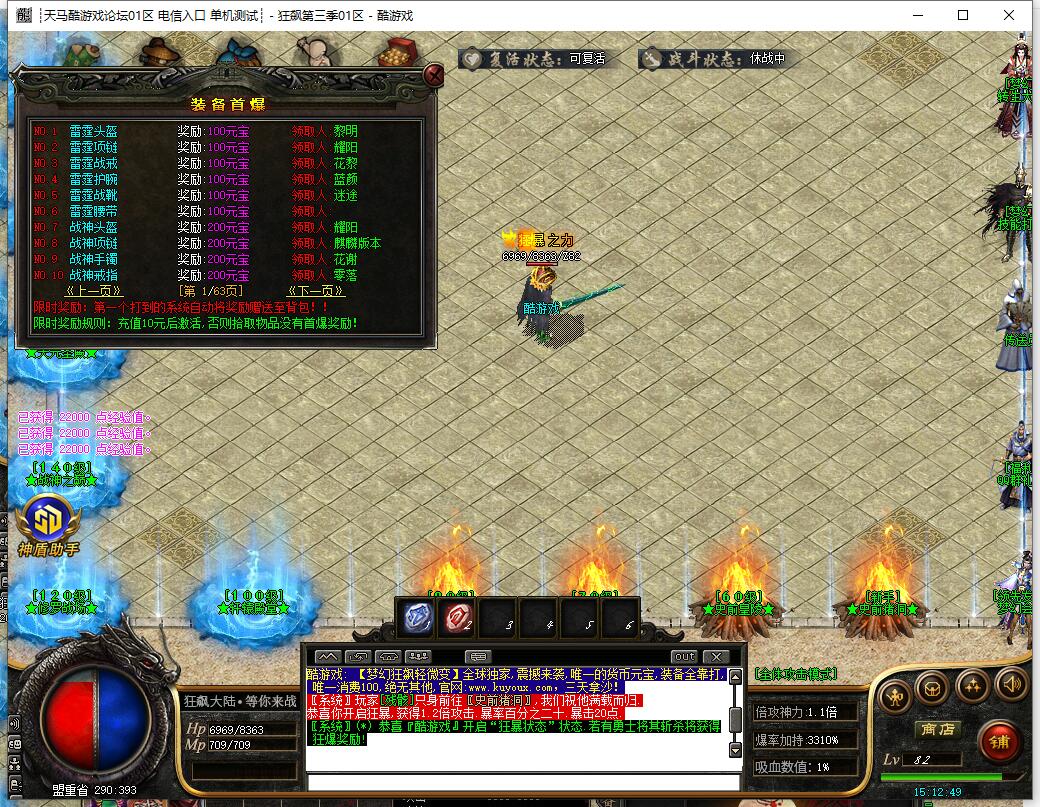Maximize the game window
The image size is (1040, 807).
[963, 15]
